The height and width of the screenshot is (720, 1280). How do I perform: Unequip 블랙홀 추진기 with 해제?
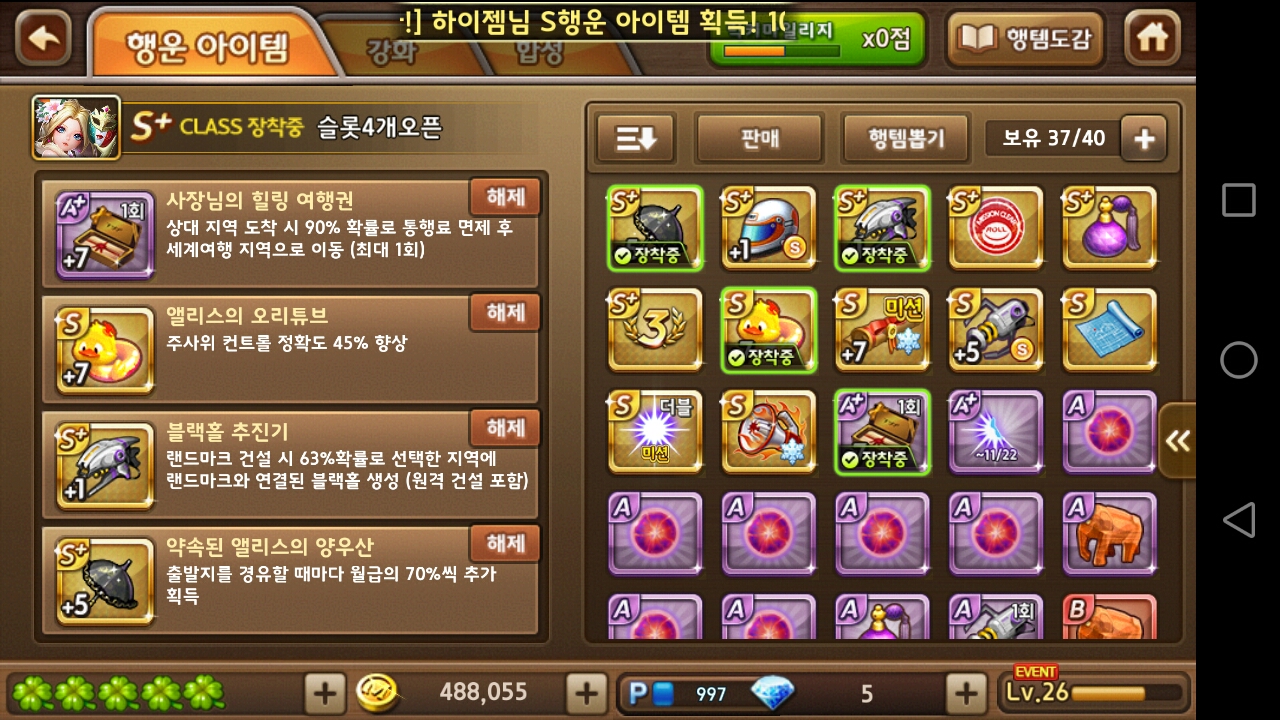[x=504, y=428]
